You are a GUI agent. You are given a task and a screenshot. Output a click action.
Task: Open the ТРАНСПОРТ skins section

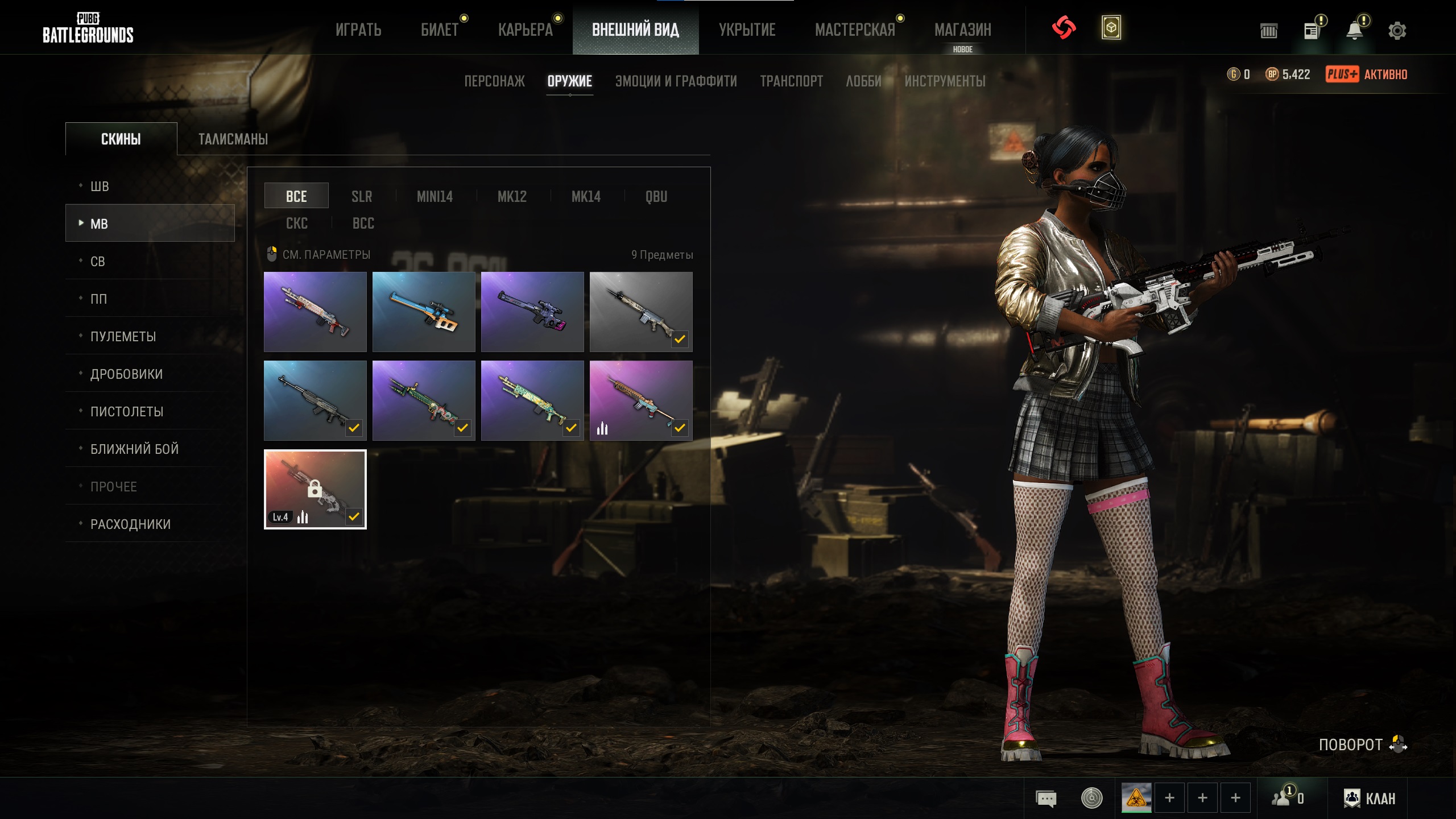click(791, 81)
